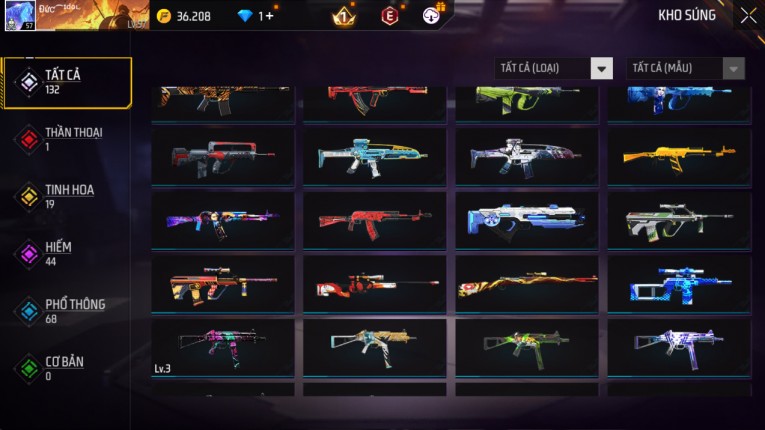Select the white and blue futuristic gun skin
The width and height of the screenshot is (765, 430).
(527, 219)
